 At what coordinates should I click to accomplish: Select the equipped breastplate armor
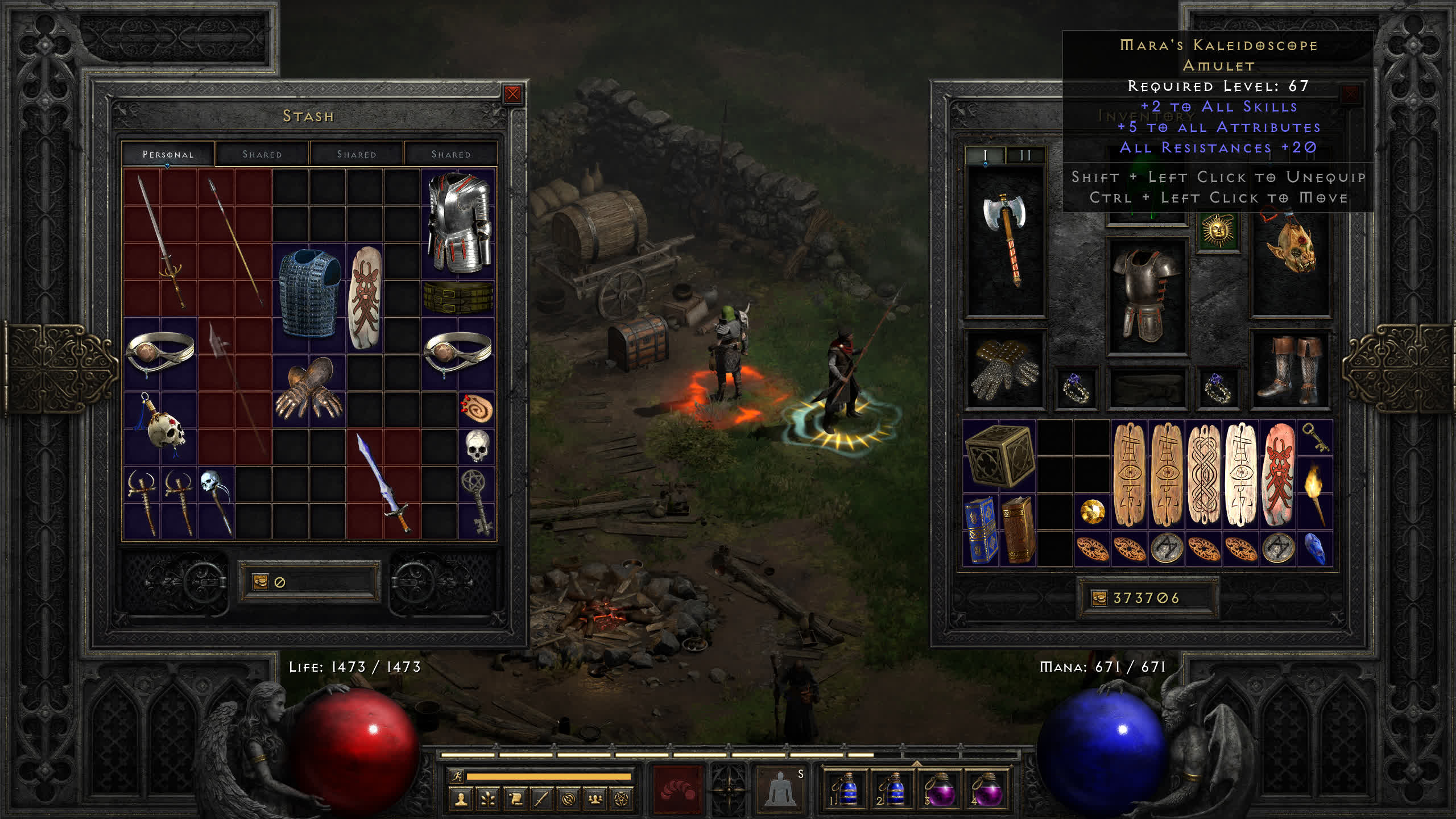[1146, 296]
